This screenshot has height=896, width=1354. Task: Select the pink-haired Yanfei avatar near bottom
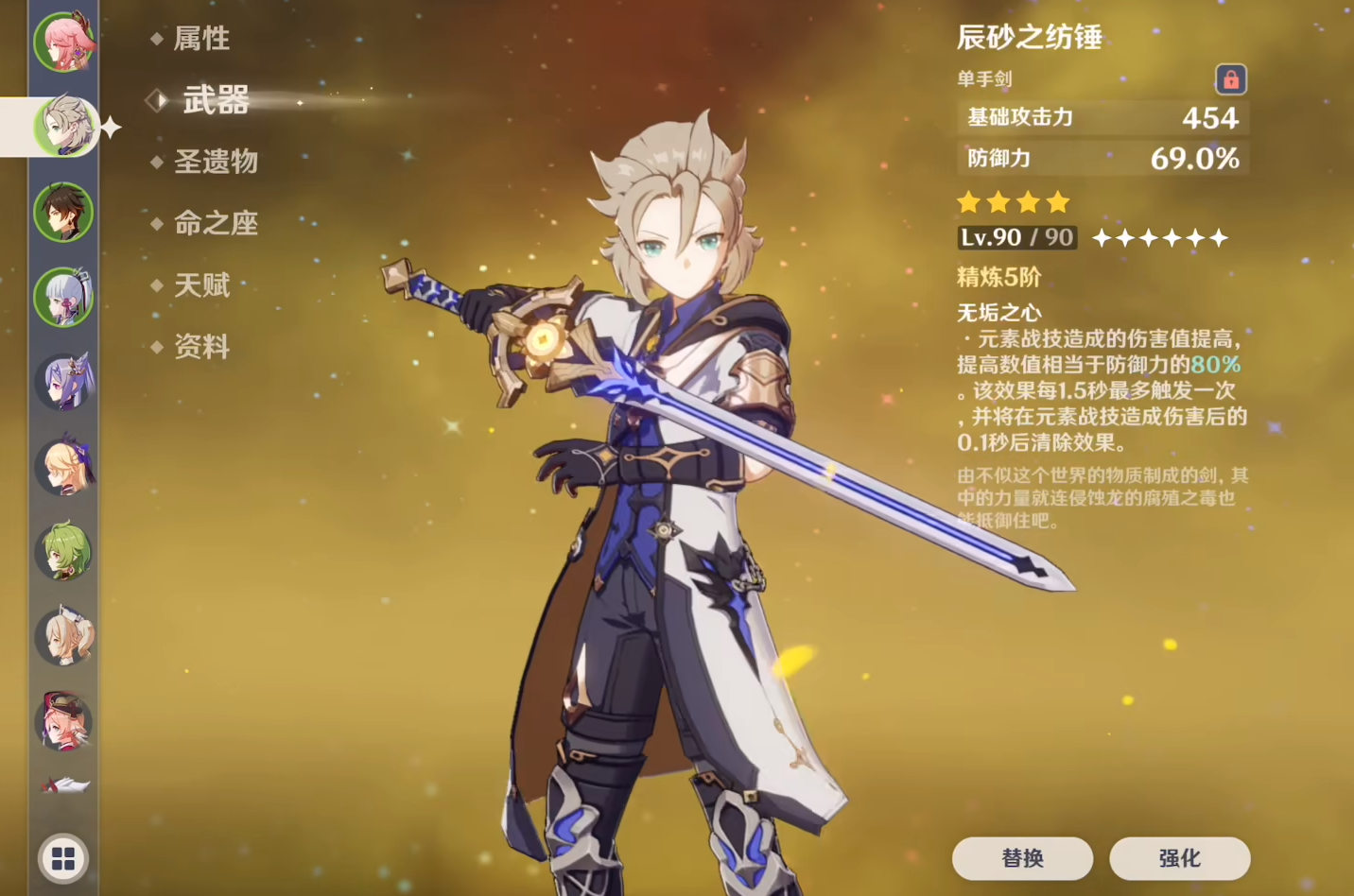coord(63,721)
